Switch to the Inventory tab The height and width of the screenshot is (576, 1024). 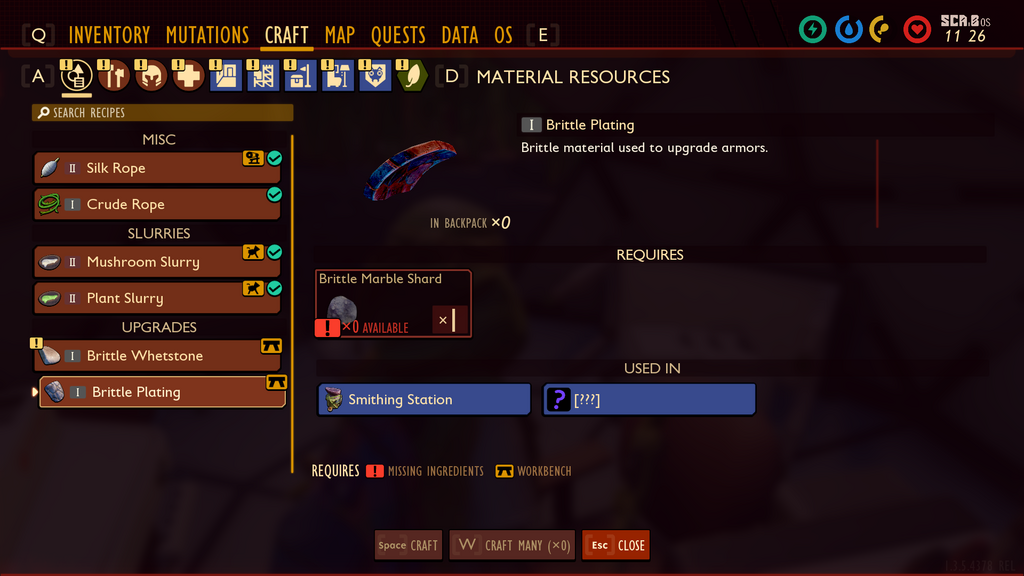click(x=109, y=35)
